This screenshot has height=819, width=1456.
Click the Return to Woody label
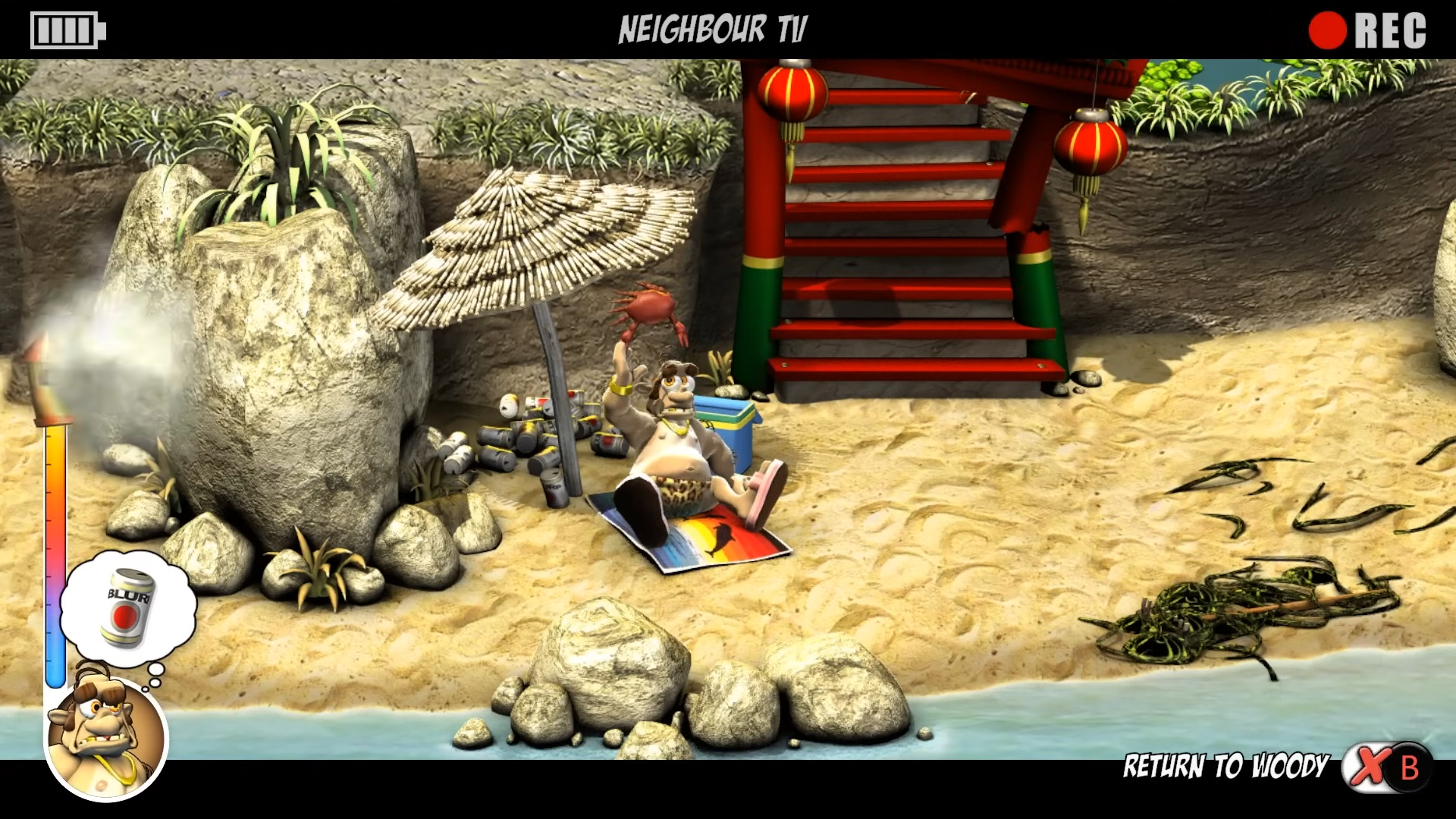pyautogui.click(x=1225, y=767)
